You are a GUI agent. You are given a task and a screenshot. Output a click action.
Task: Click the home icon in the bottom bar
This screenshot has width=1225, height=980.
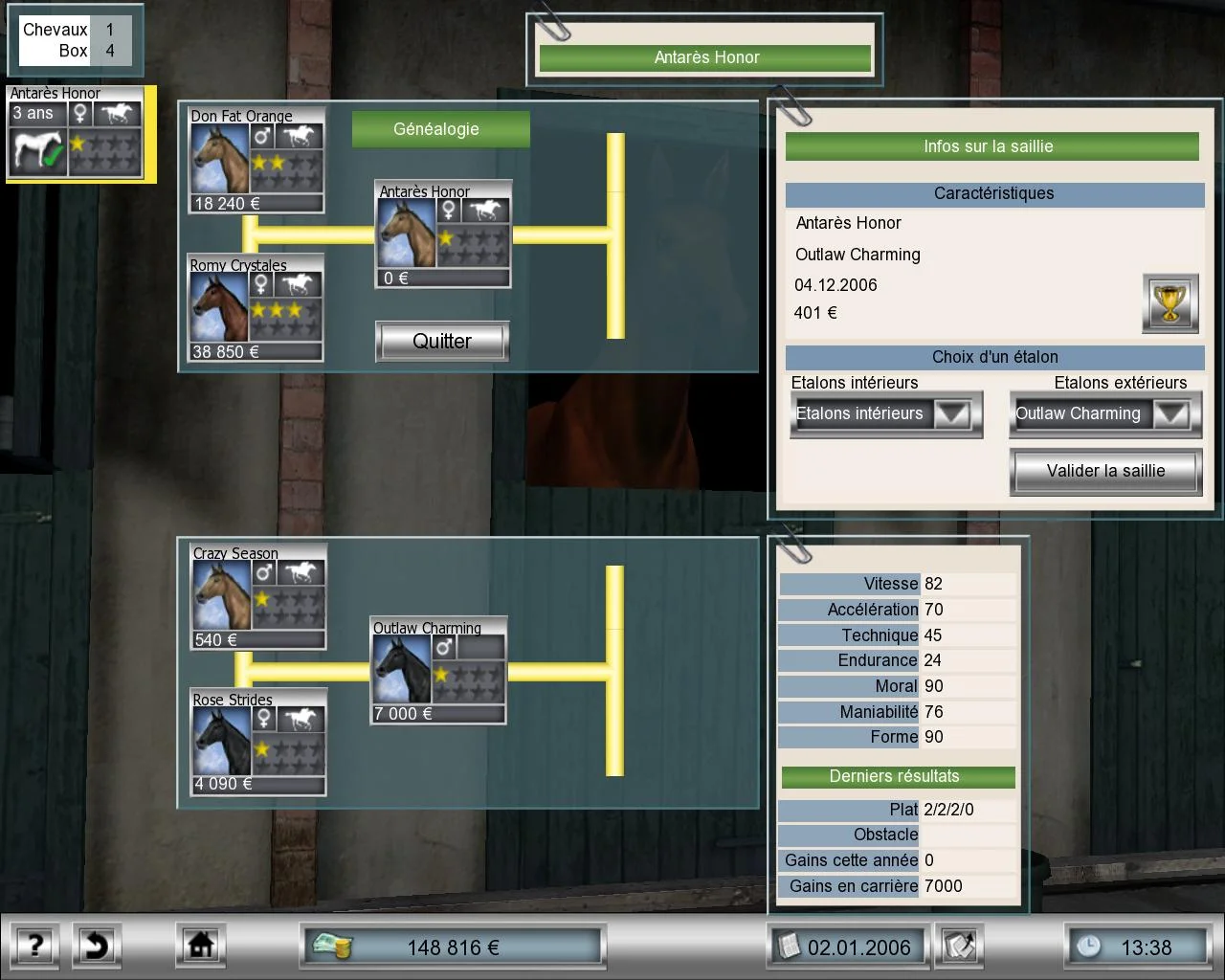[x=200, y=947]
